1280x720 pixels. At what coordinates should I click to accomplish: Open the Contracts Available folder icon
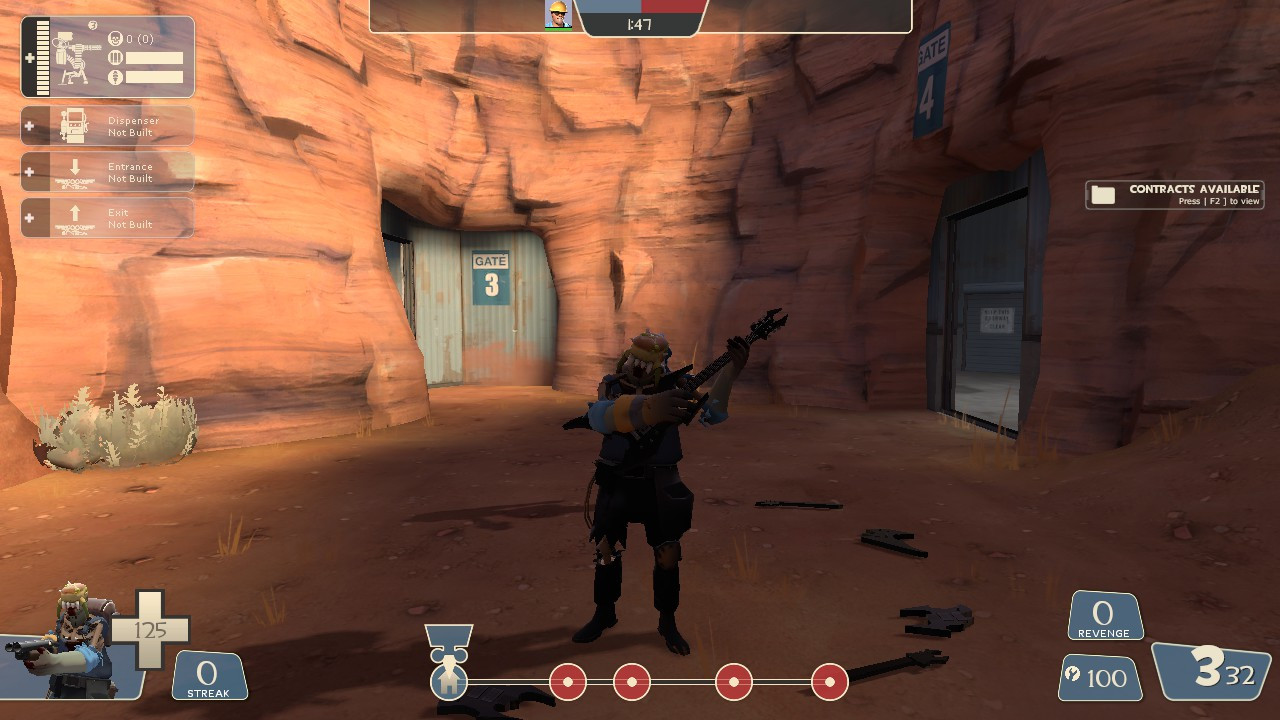click(x=1103, y=194)
